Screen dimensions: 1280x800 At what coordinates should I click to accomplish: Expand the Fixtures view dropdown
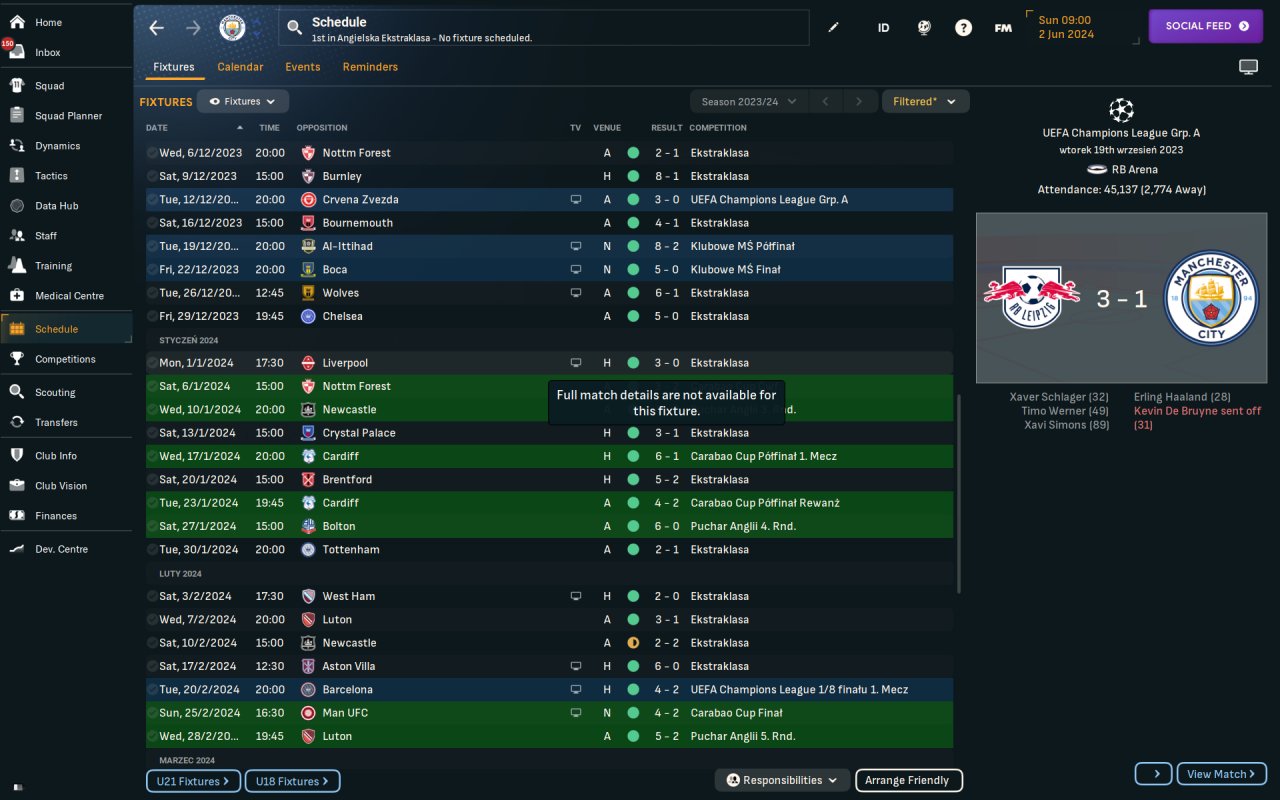click(243, 102)
